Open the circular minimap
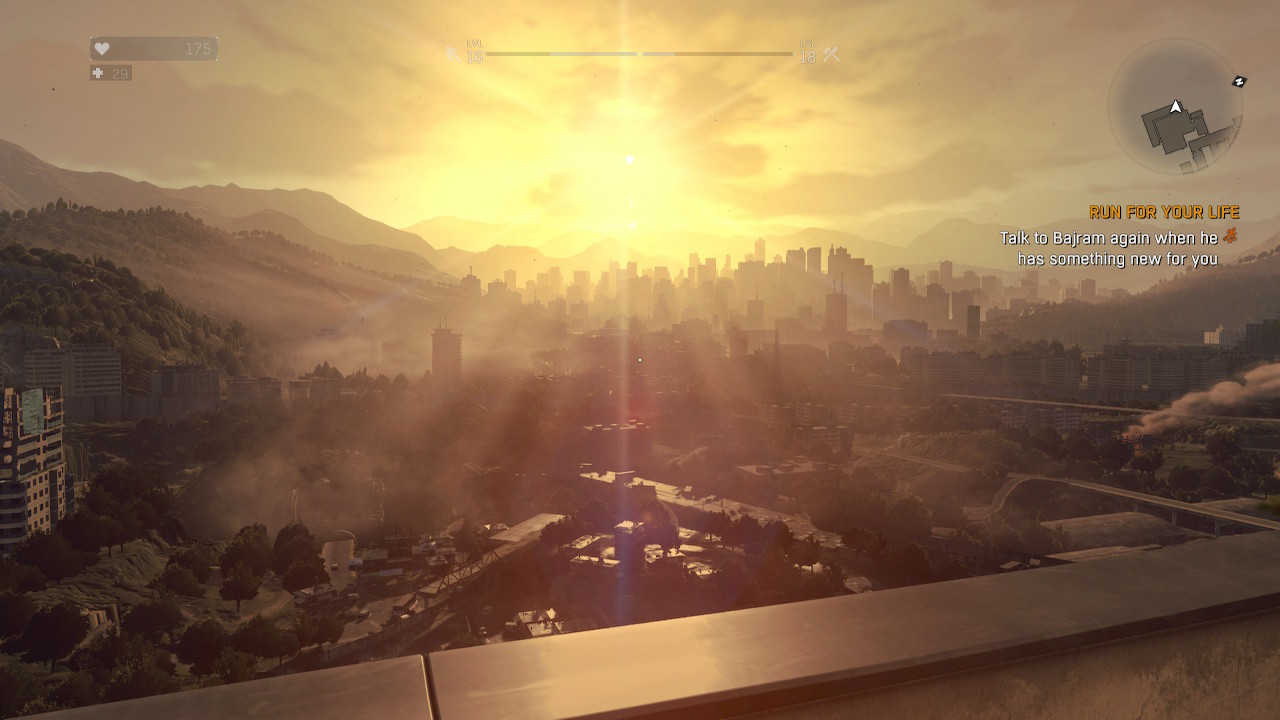This screenshot has width=1280, height=720. (1175, 108)
